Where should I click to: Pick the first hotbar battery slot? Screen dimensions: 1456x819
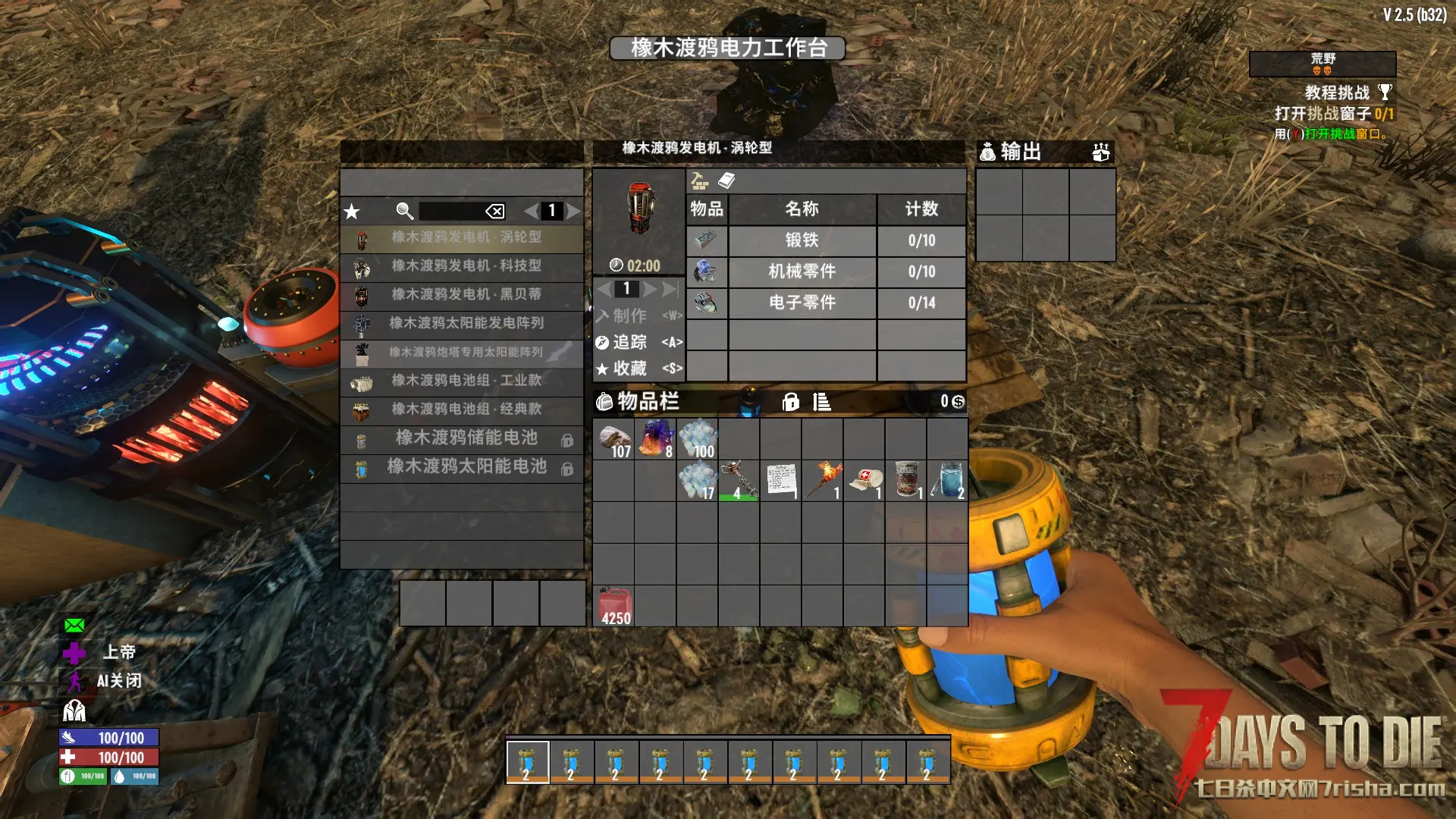tap(527, 761)
